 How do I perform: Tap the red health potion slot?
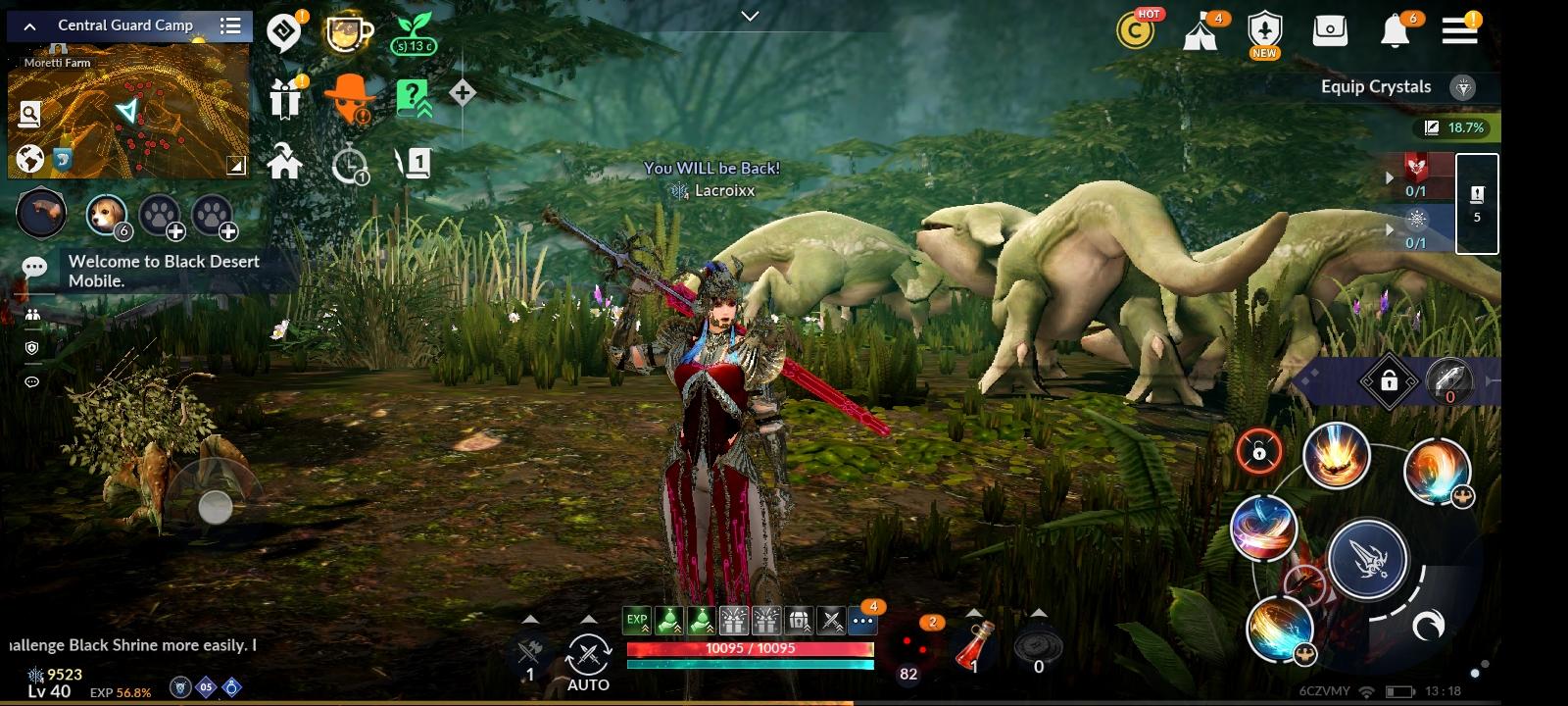(974, 648)
